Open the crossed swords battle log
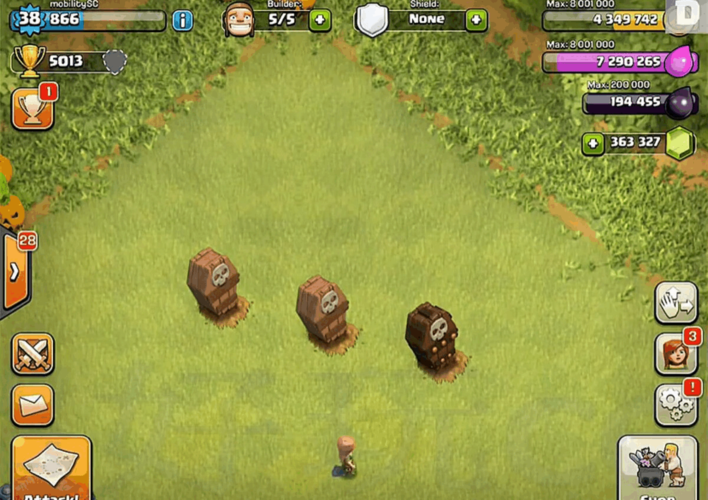The height and width of the screenshot is (500, 708). (x=33, y=354)
